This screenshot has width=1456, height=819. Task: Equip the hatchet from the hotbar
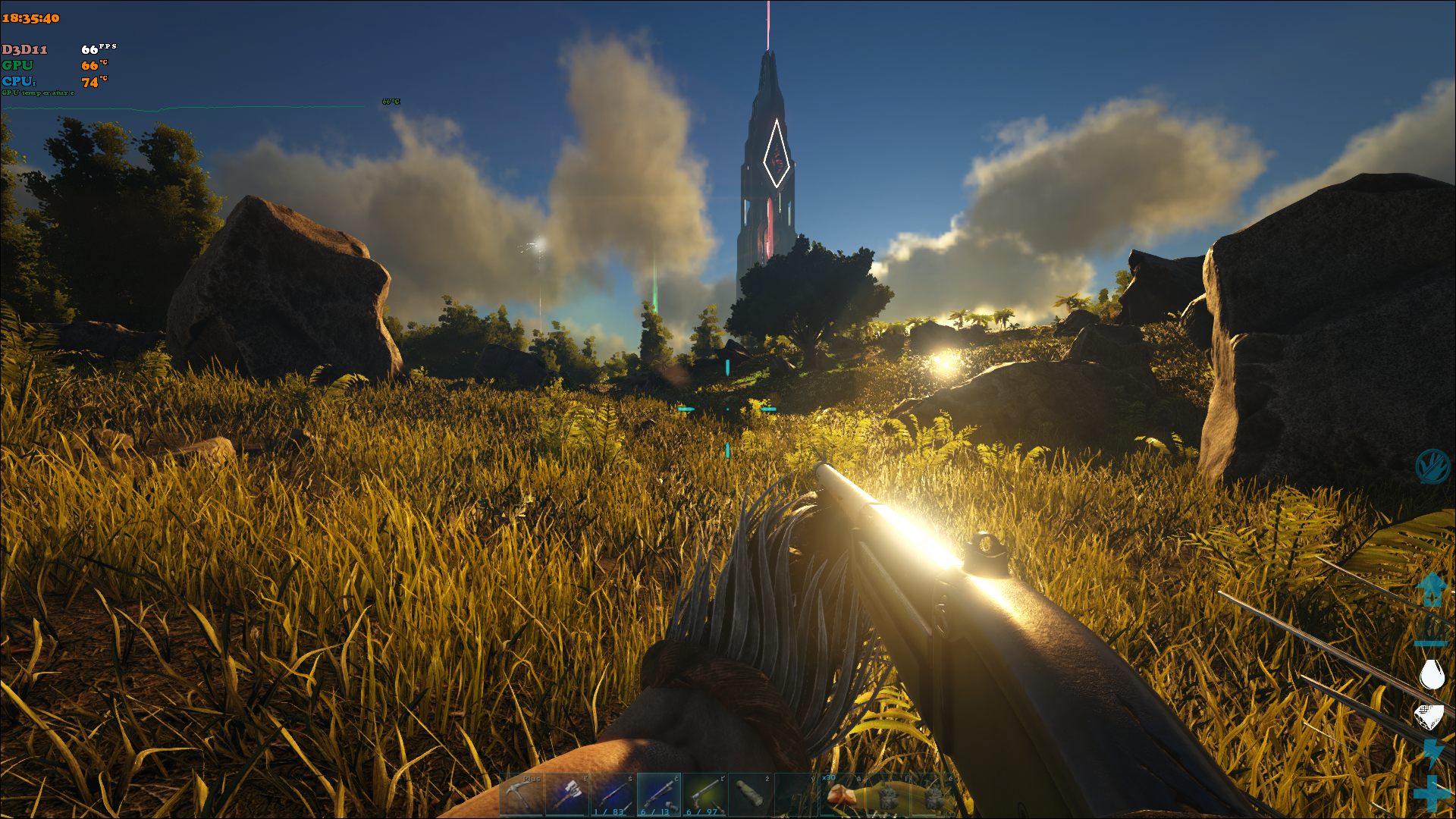pos(567,795)
